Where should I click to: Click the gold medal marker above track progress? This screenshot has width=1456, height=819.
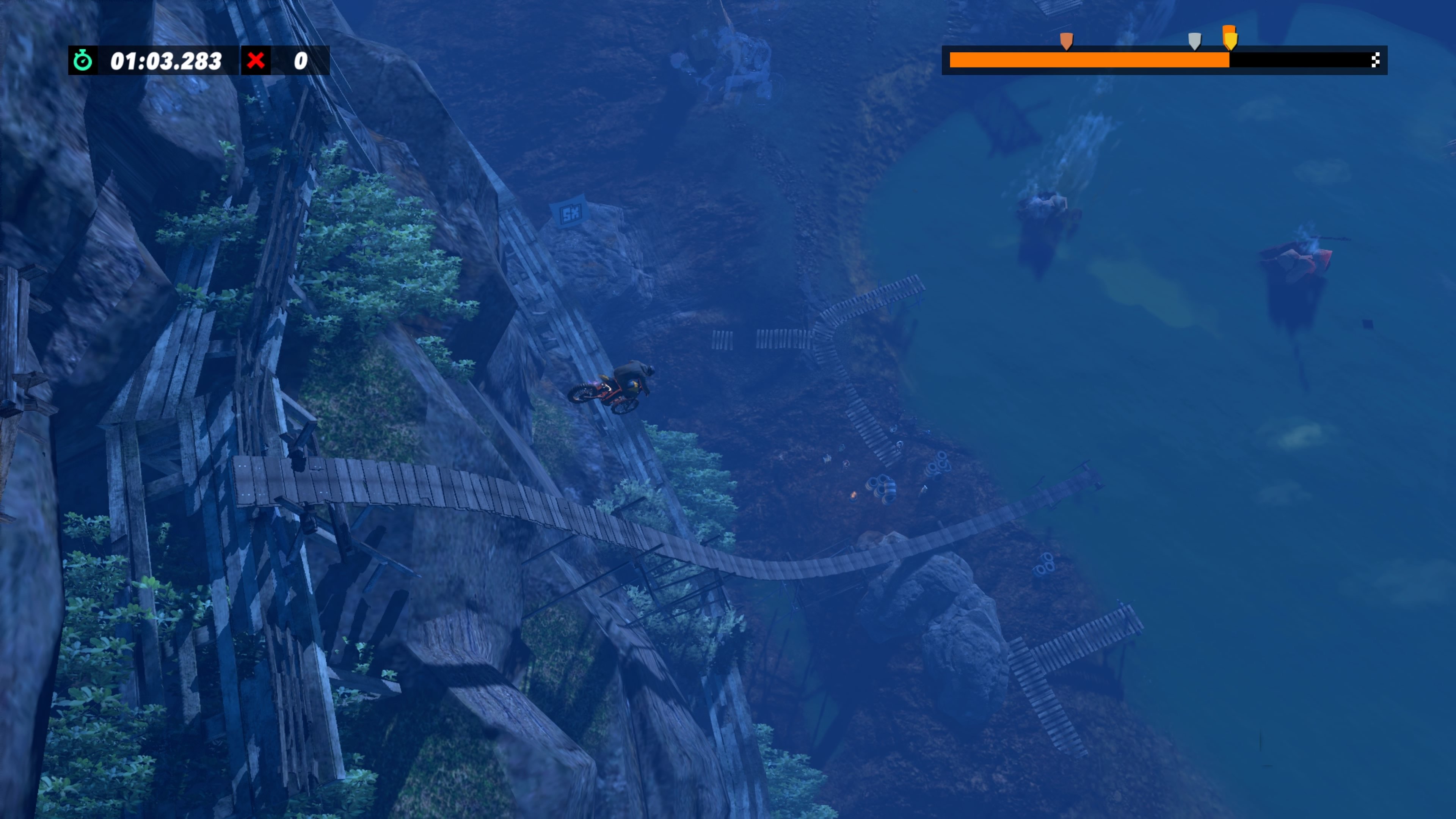[1229, 38]
